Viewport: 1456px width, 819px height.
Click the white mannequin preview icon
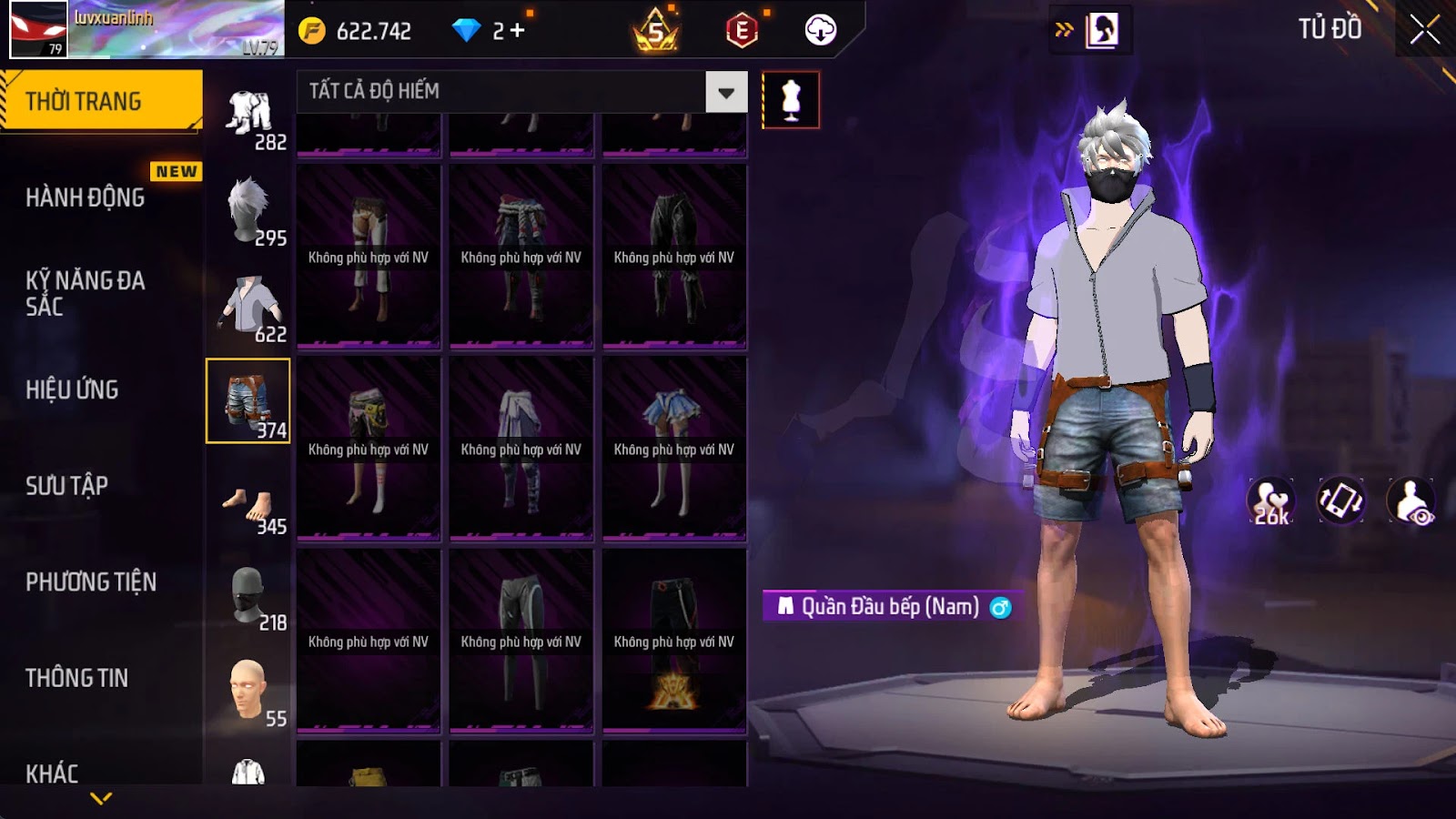(x=791, y=100)
